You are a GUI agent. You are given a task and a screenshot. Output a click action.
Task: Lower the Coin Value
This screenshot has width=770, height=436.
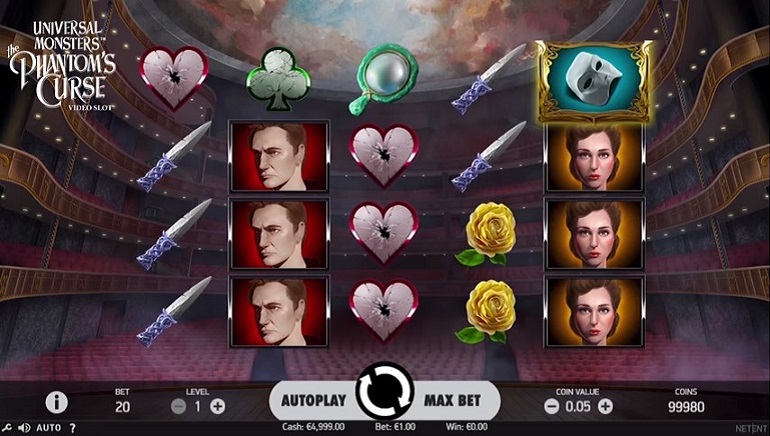[x=551, y=406]
